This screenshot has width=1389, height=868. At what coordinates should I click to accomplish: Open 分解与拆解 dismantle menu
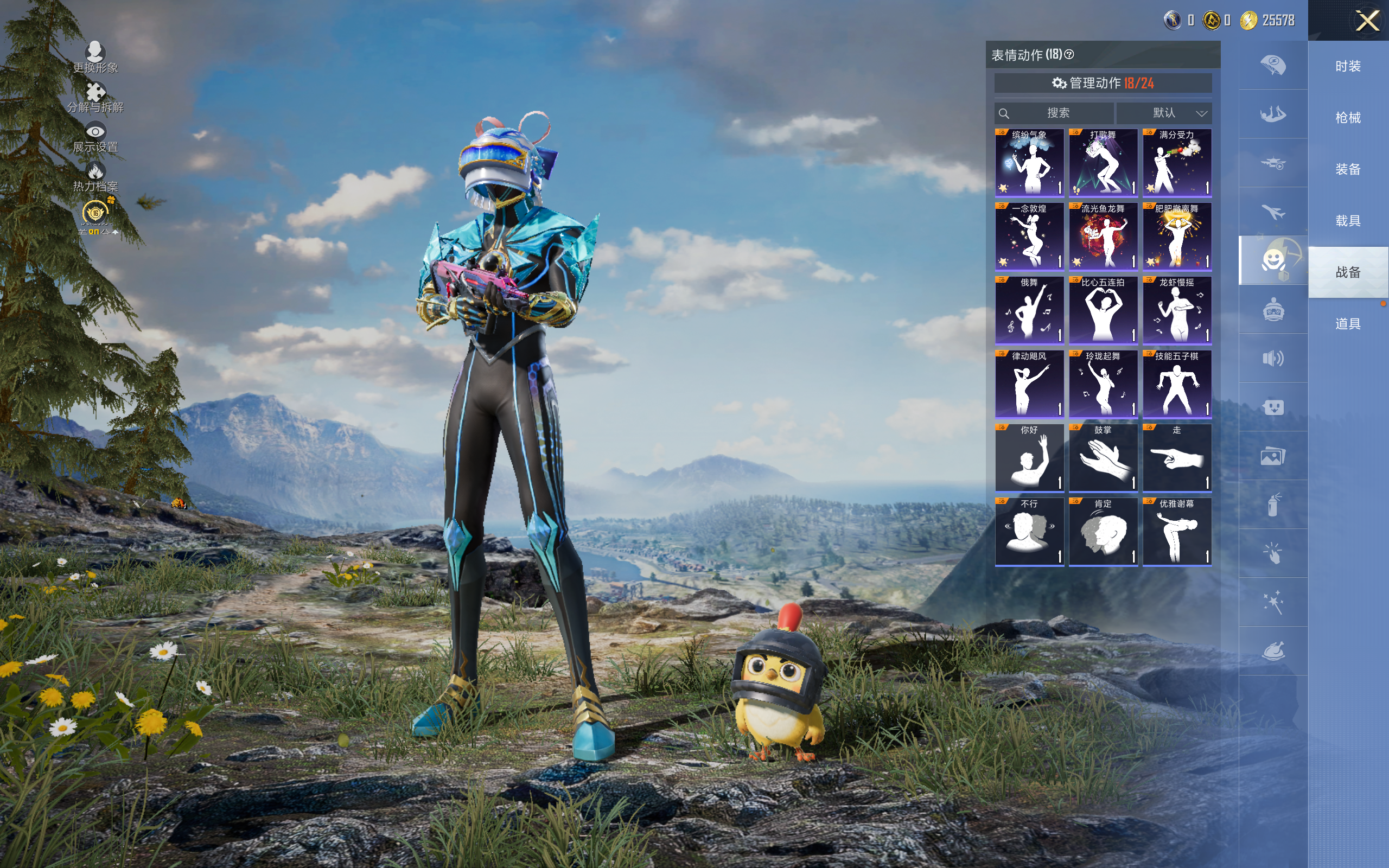point(95,98)
